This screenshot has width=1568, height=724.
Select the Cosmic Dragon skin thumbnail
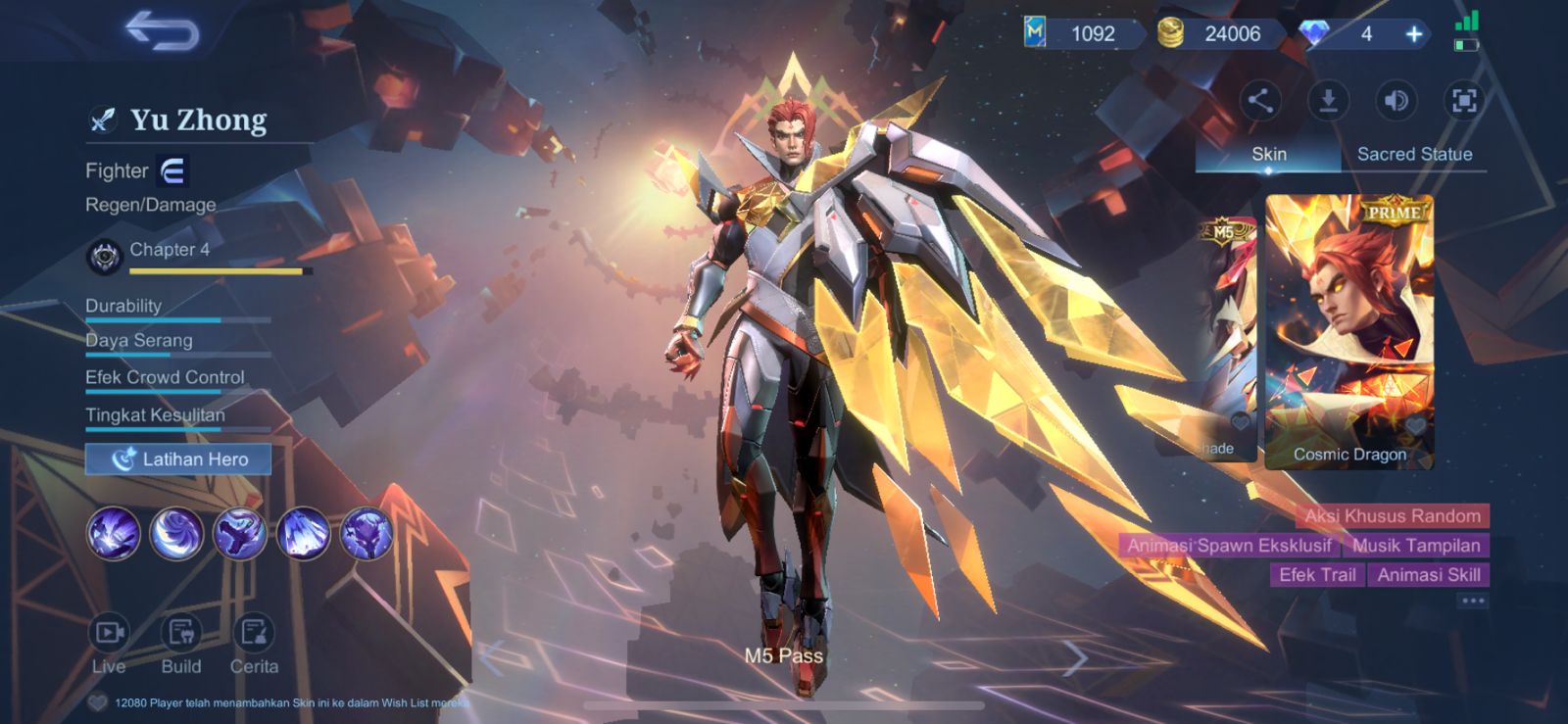1349,323
